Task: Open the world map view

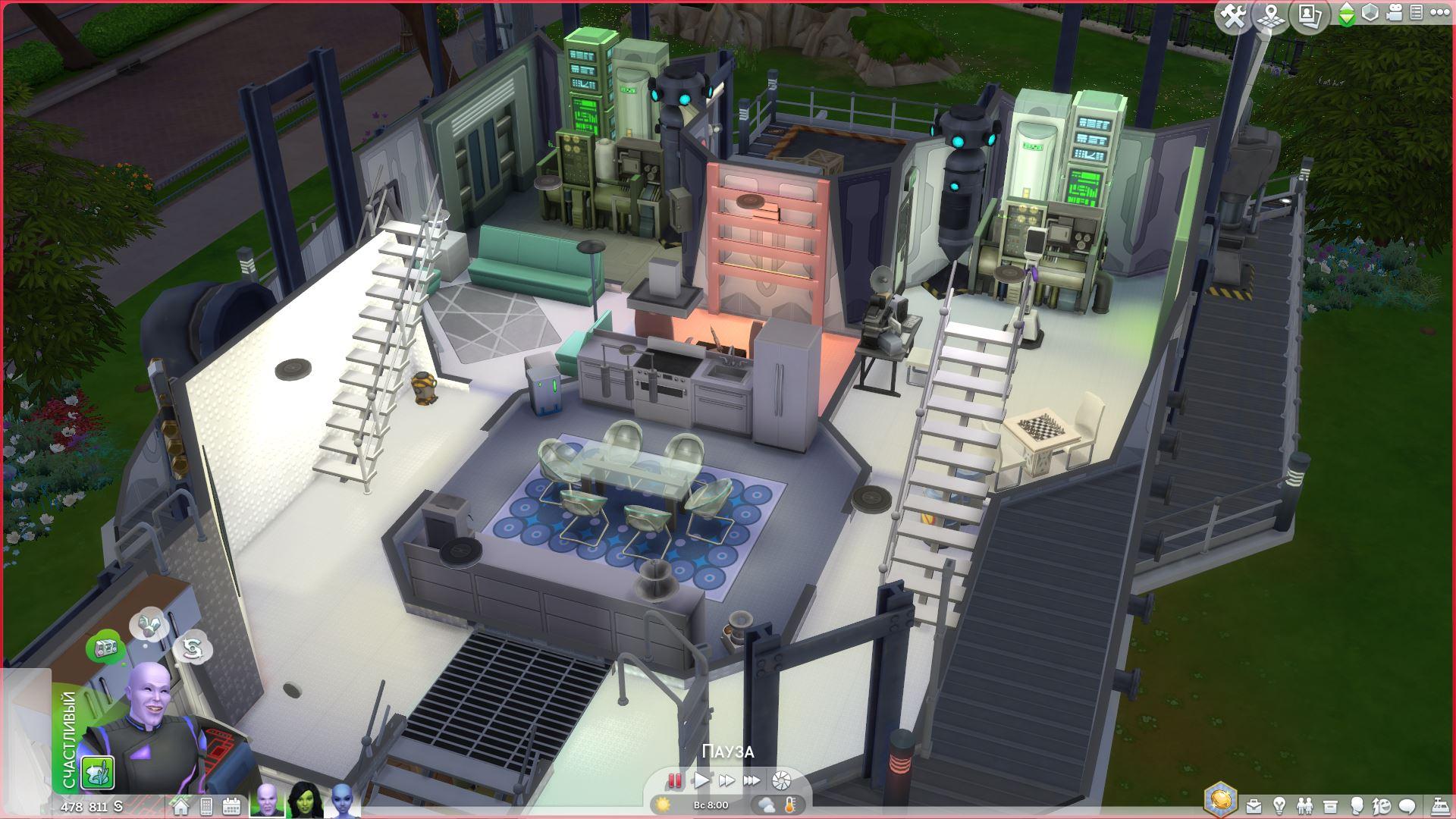Action: click(x=1272, y=16)
